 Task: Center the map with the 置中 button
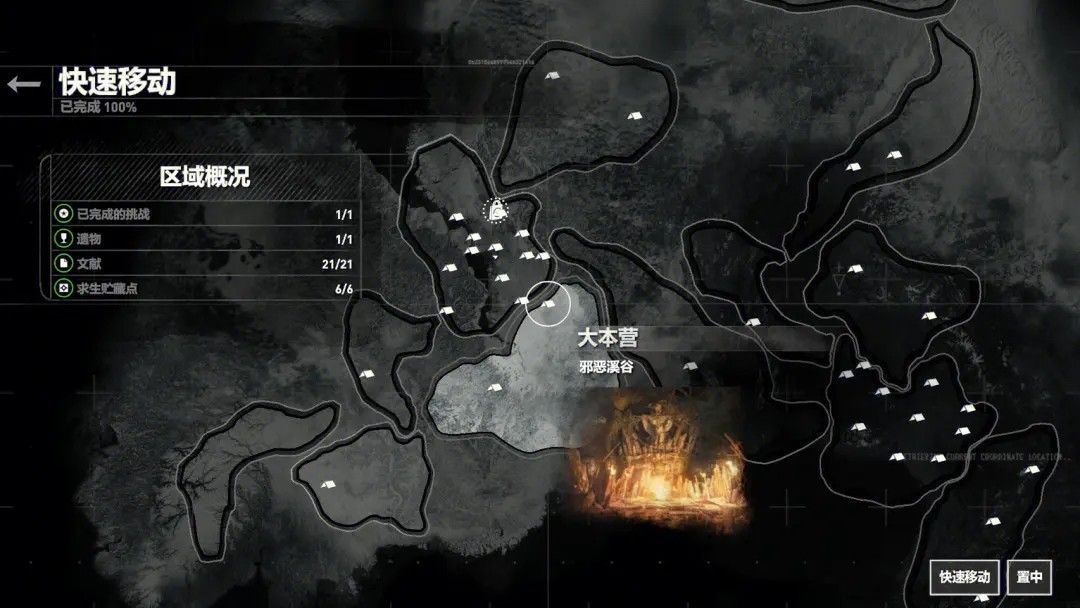click(x=1029, y=576)
